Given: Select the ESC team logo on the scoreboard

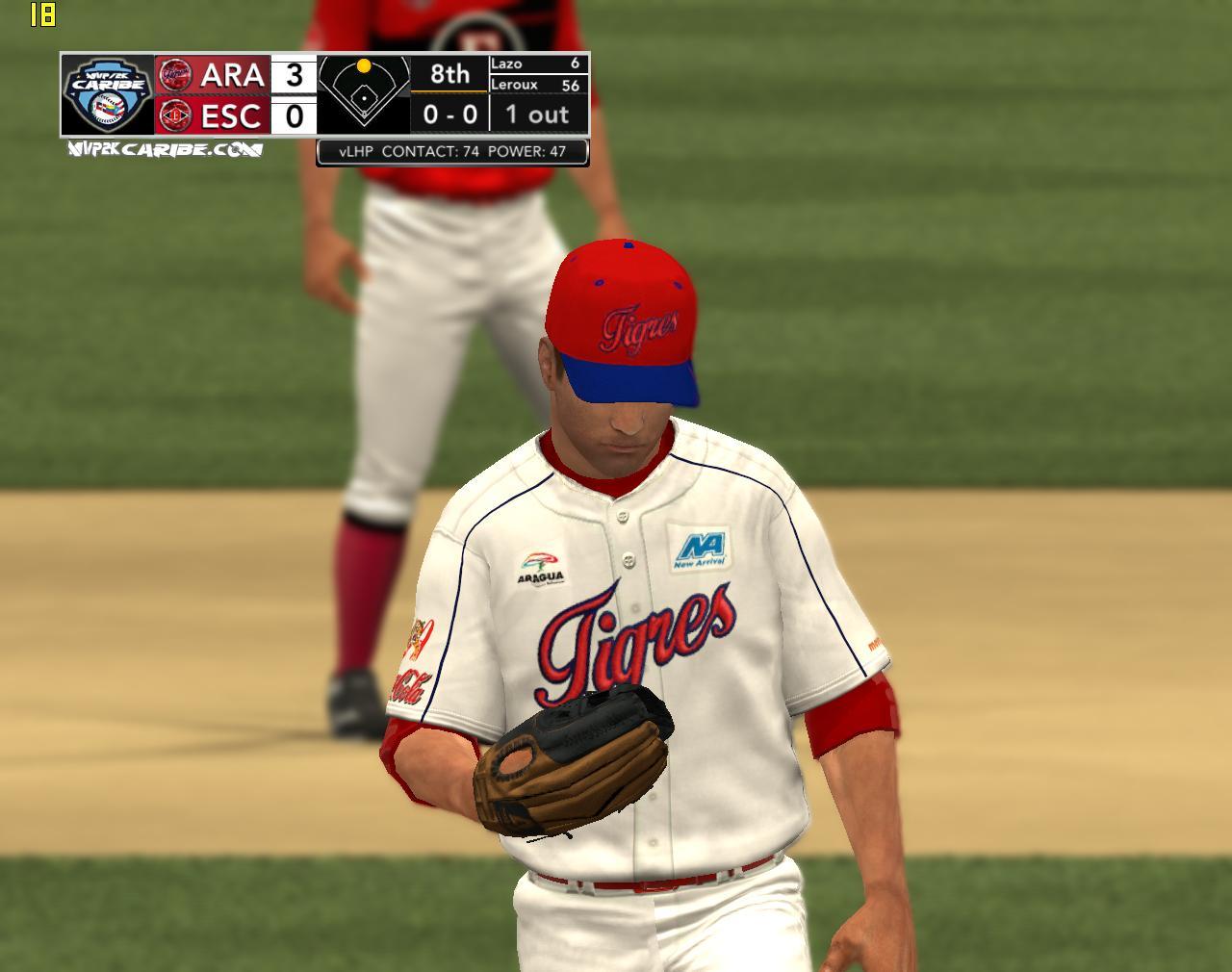Looking at the screenshot, I should pos(175,115).
